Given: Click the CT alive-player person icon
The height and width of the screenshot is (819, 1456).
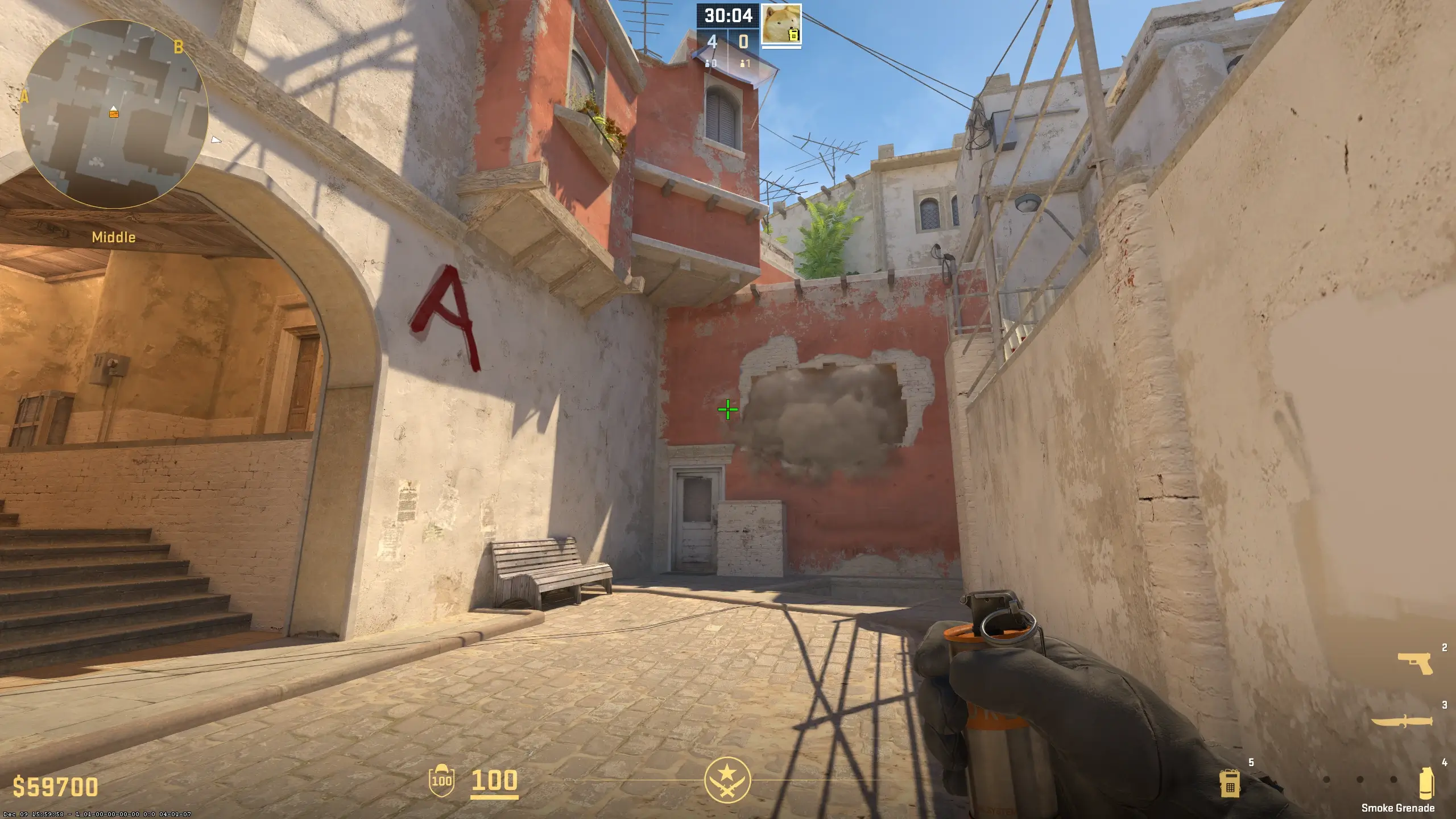Looking at the screenshot, I should coord(708,63).
